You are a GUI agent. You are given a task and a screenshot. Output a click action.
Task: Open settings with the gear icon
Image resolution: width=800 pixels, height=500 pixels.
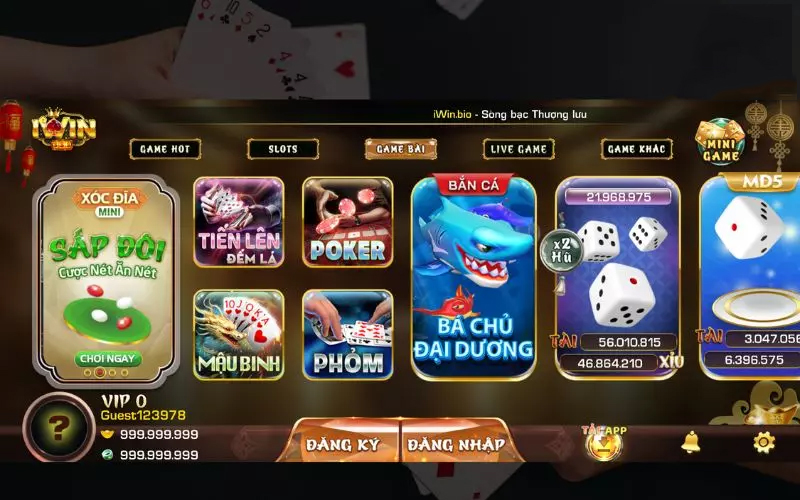[x=763, y=441]
